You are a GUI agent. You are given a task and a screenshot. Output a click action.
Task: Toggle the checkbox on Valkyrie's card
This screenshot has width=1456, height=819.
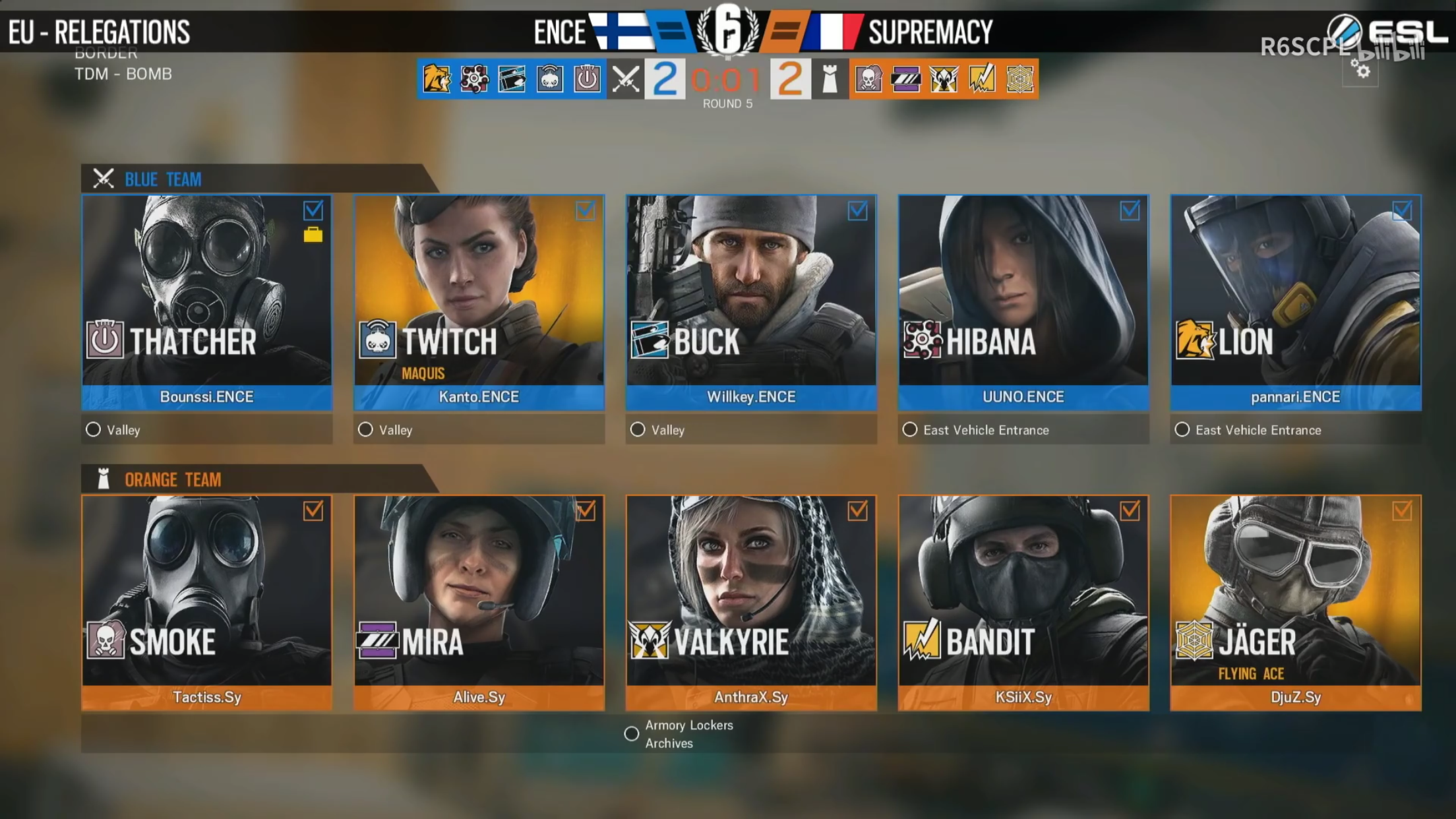point(857,510)
